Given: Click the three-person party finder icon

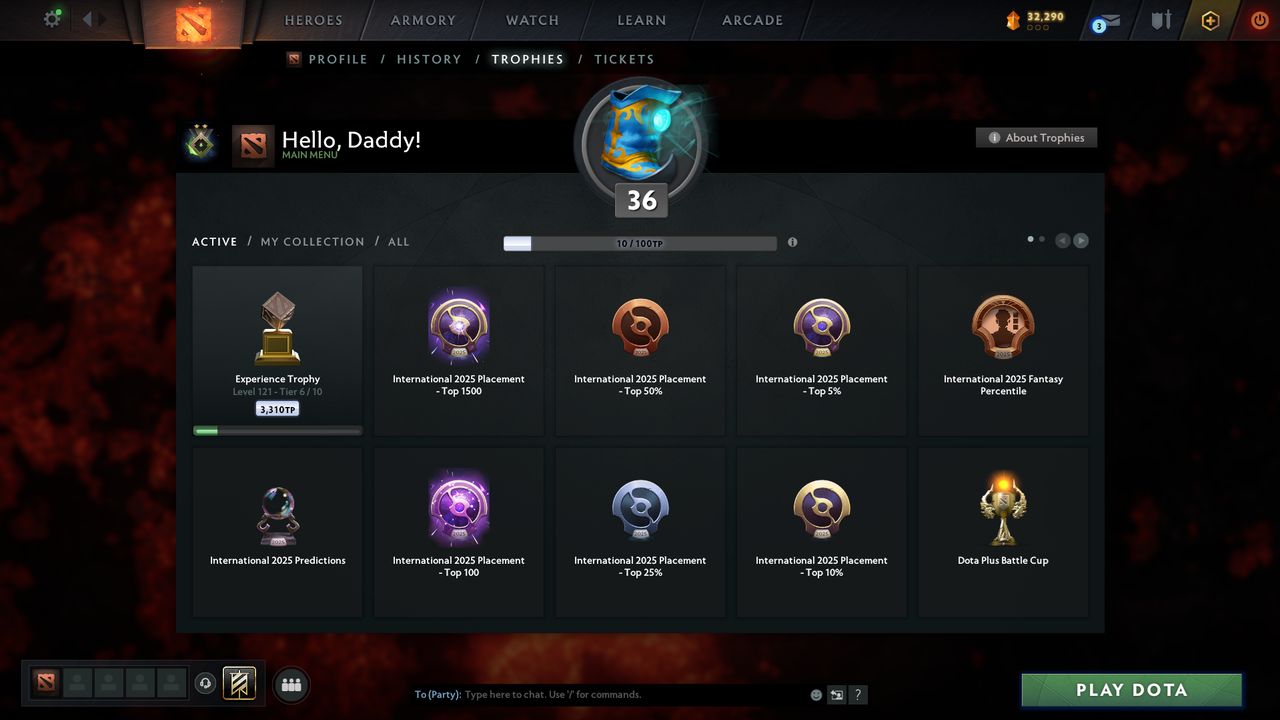Looking at the screenshot, I should (290, 684).
